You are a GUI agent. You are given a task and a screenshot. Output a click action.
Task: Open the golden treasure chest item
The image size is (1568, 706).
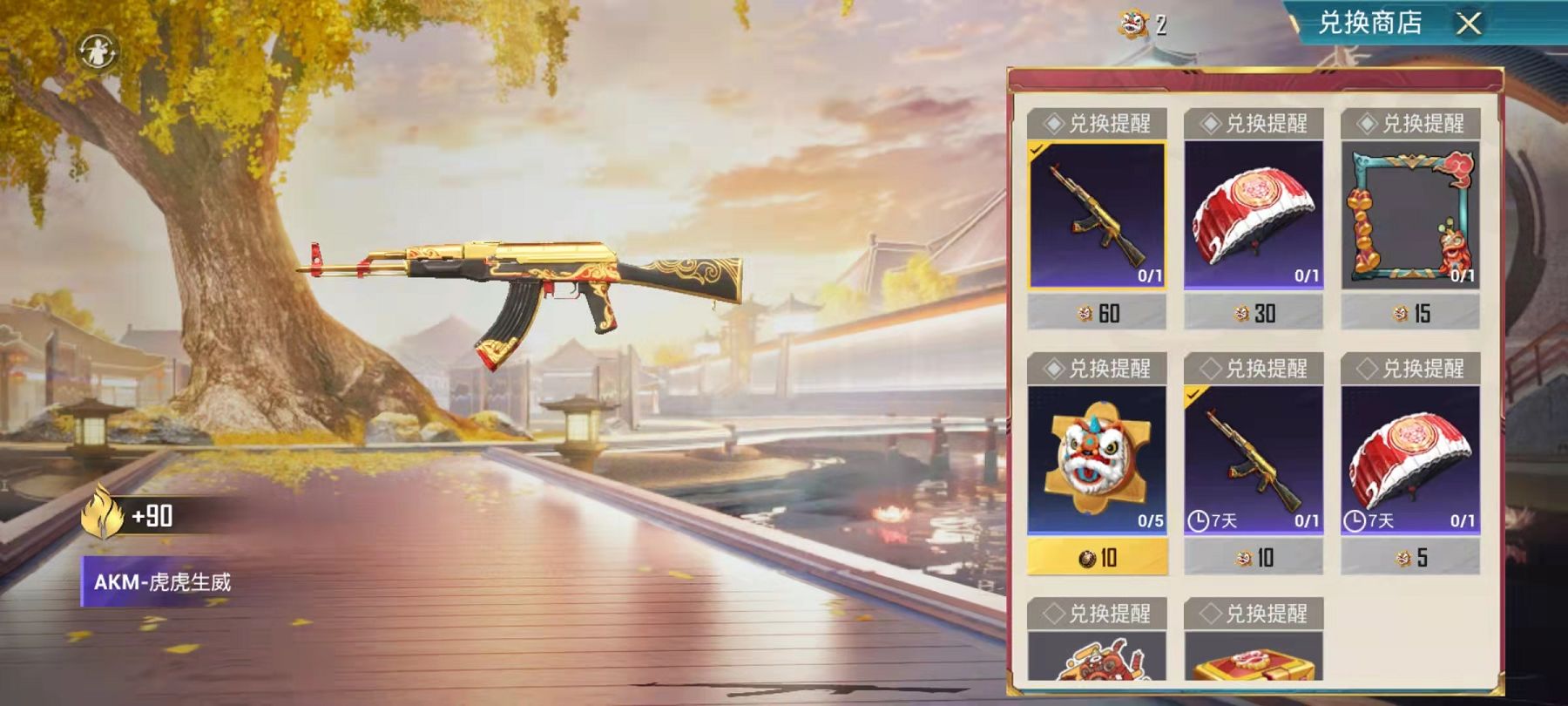(x=1254, y=660)
